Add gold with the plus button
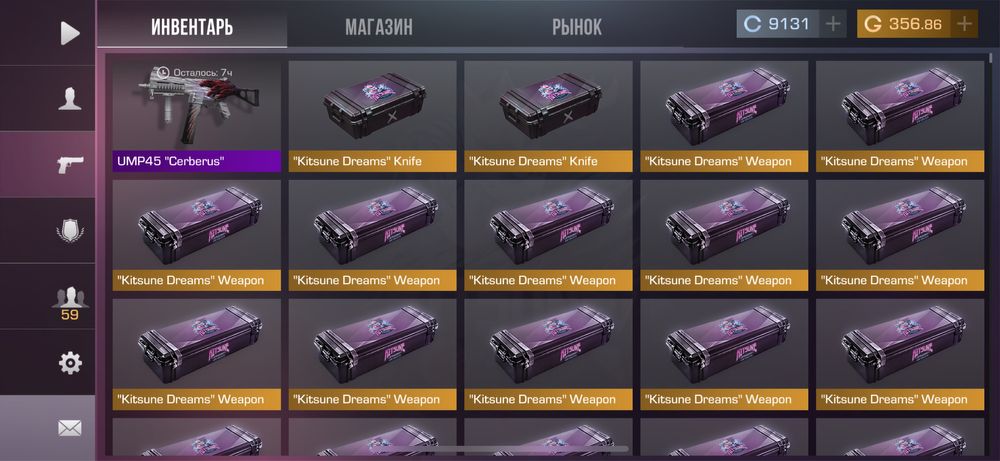Screen dimensions: 1000x461 coord(964,24)
